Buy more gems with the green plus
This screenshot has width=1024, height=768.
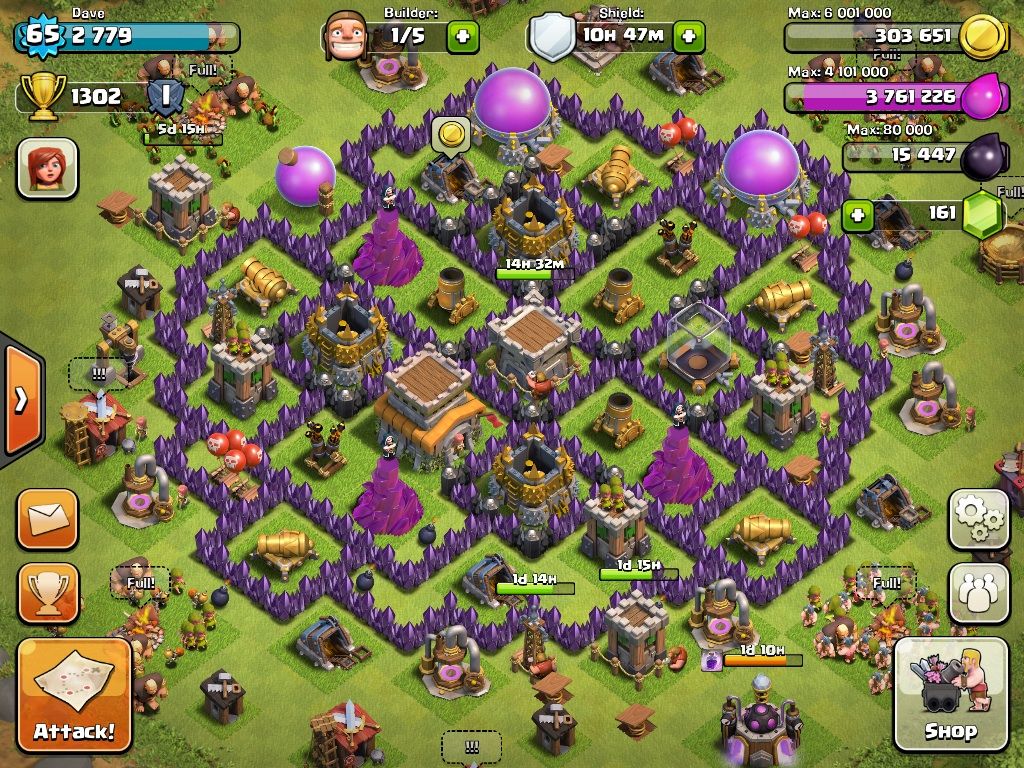coord(857,214)
